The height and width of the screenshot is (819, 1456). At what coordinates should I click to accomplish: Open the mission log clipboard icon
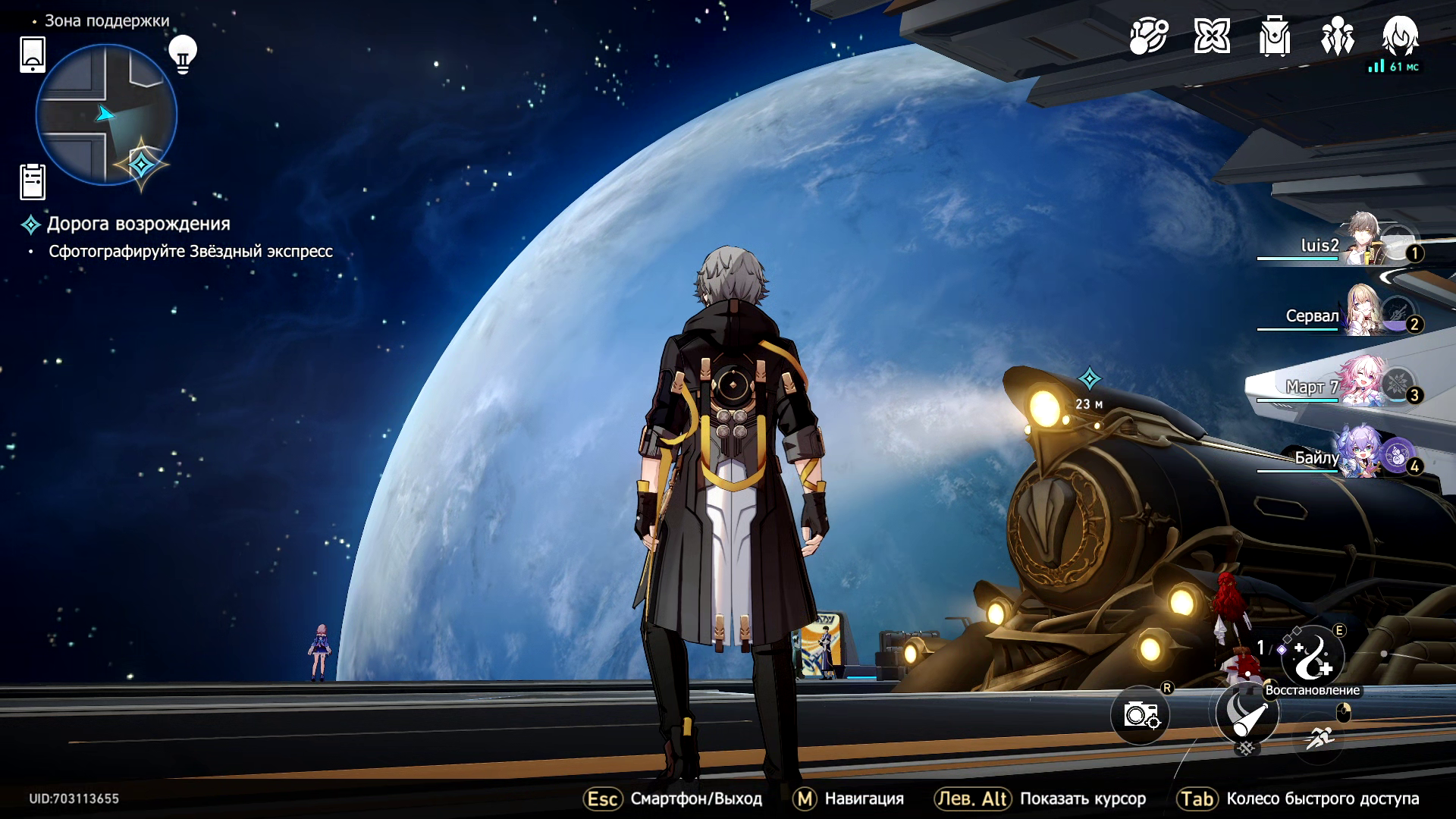(x=33, y=182)
